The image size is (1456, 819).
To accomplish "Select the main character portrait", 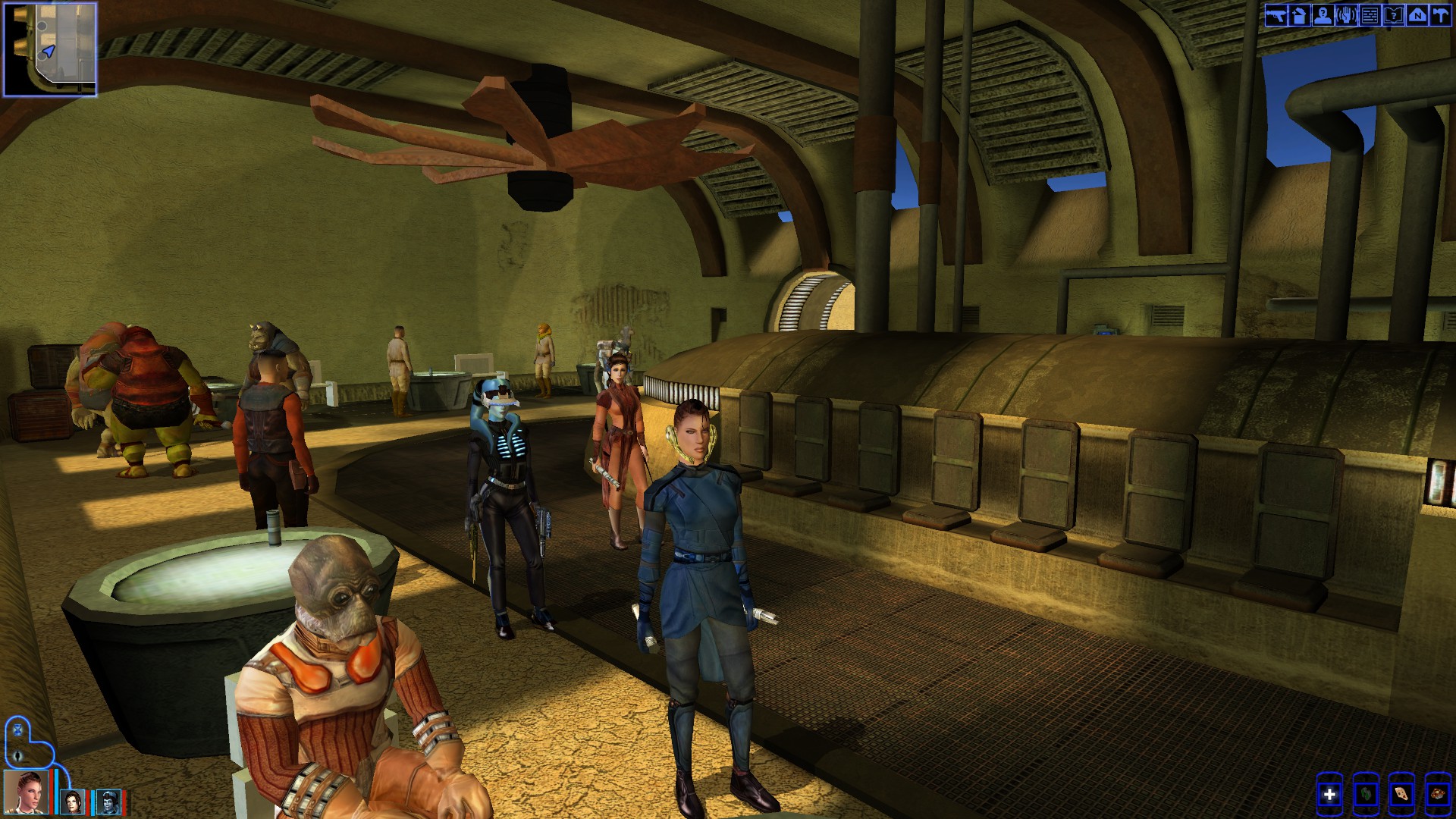I will point(27,792).
